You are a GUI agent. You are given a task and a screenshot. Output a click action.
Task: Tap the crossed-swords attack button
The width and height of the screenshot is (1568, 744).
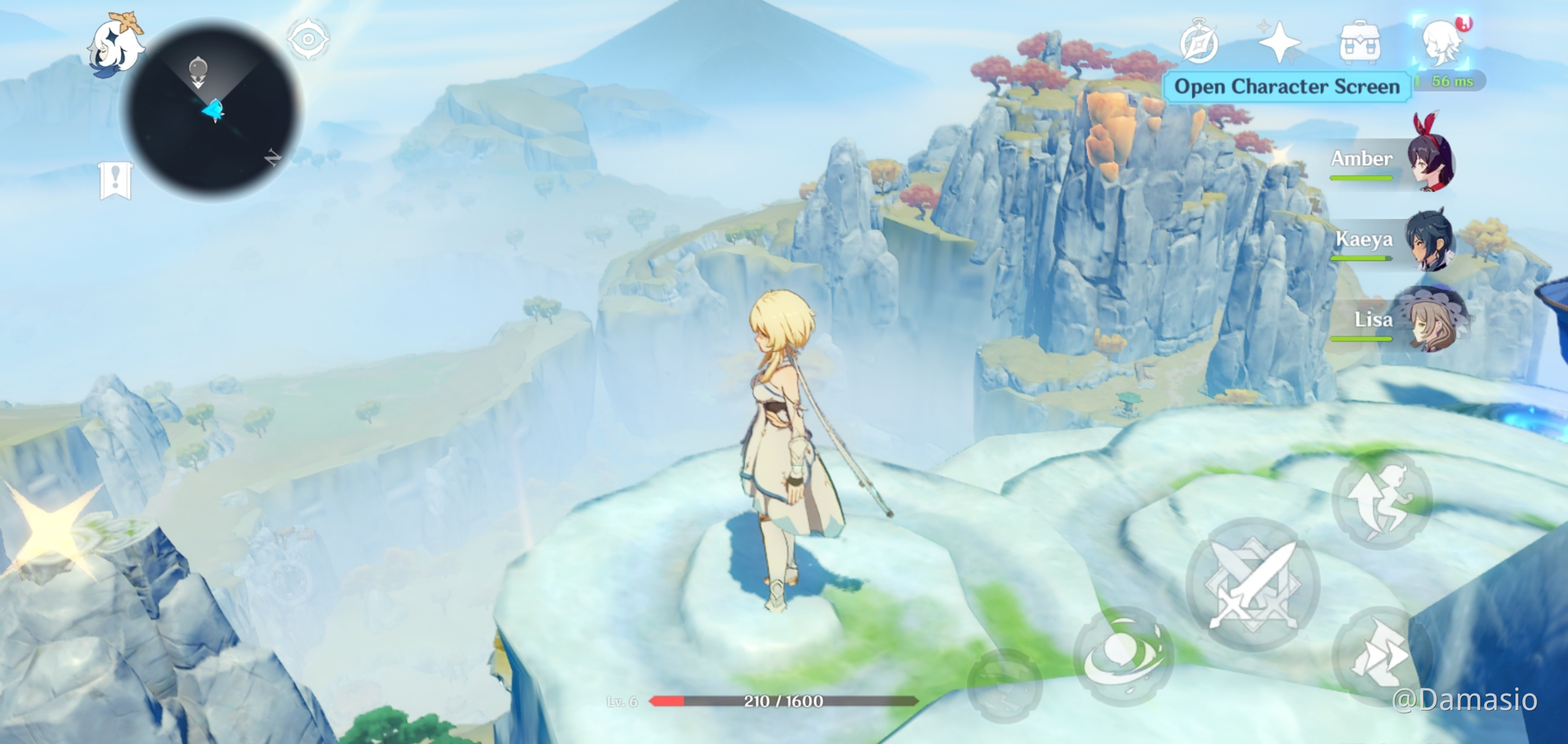(1253, 585)
